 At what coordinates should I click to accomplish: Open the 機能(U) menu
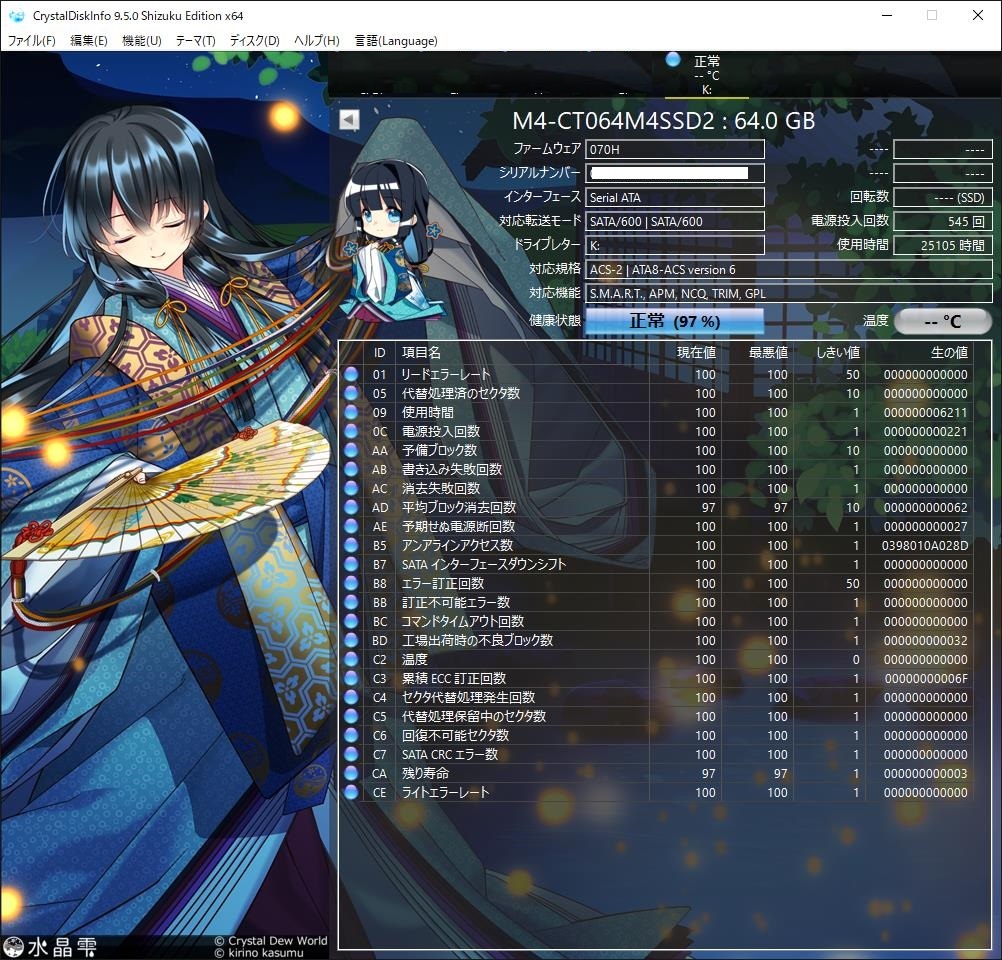[x=141, y=41]
